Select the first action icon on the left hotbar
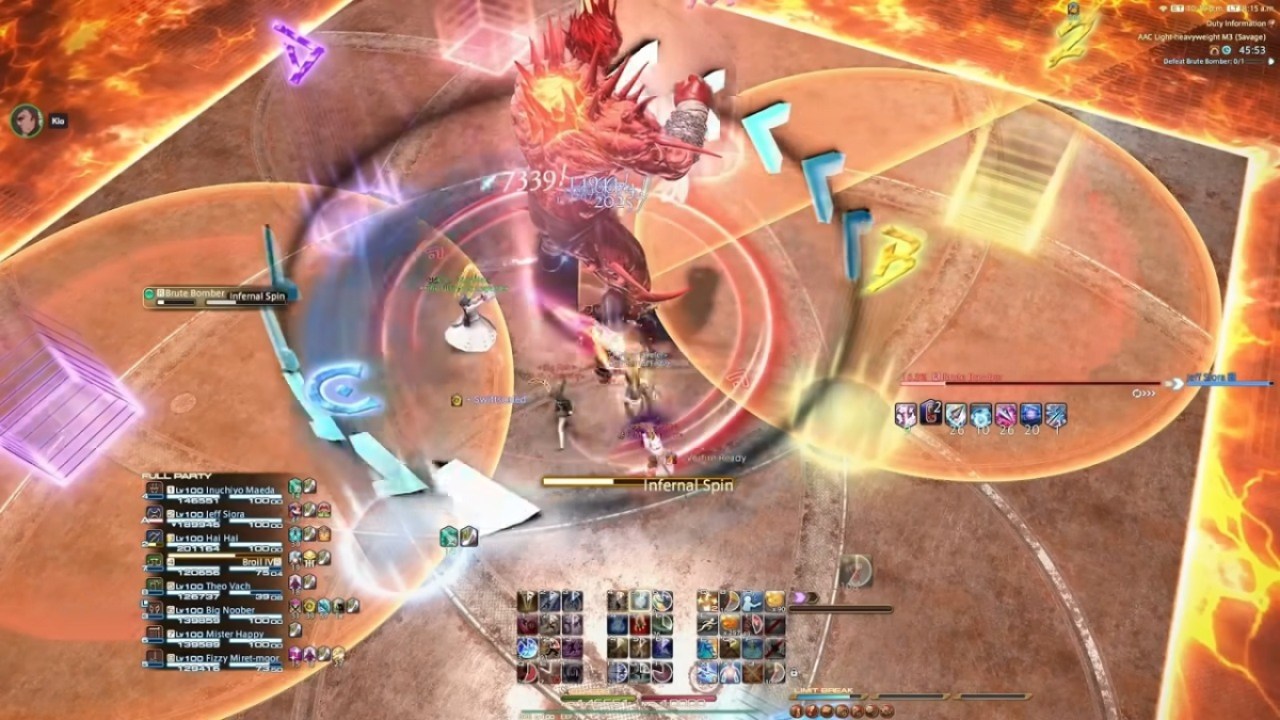The image size is (1280, 720). tap(526, 600)
